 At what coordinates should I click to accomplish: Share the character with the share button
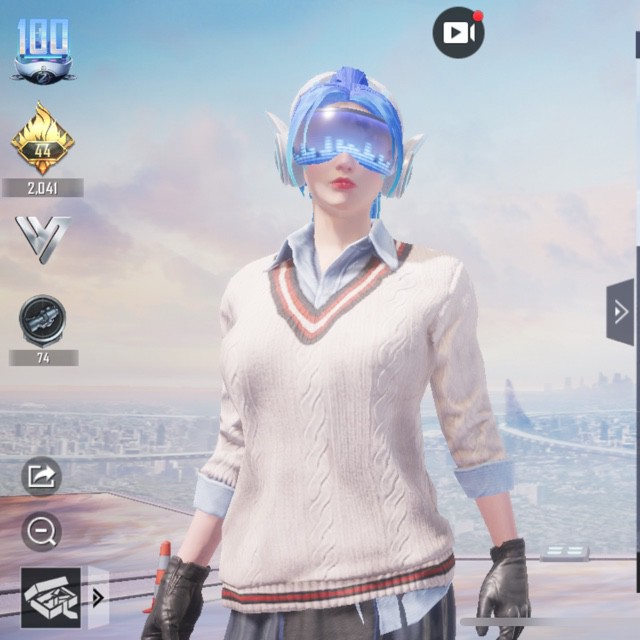pyautogui.click(x=41, y=476)
